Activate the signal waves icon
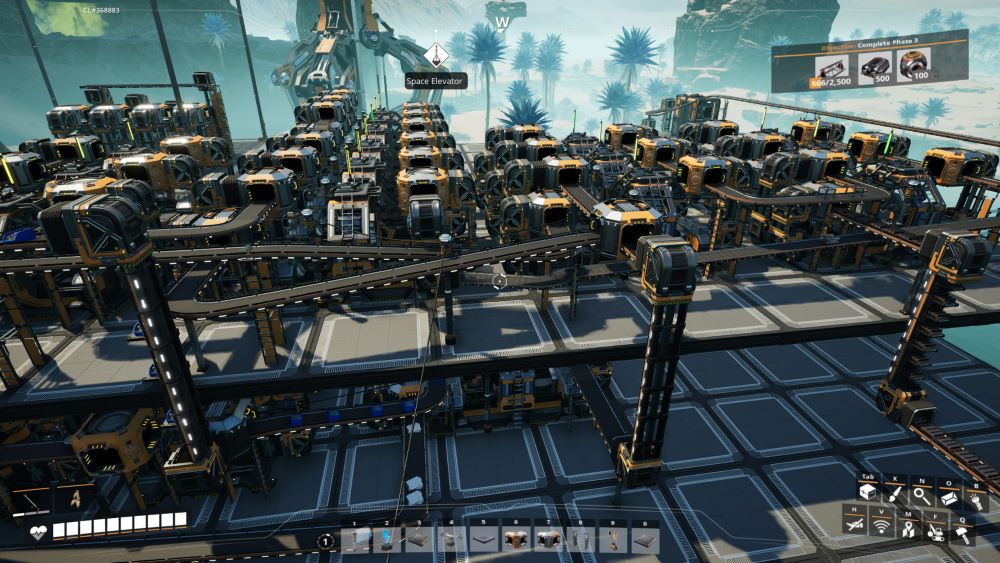This screenshot has height=563, width=1000. click(x=882, y=526)
